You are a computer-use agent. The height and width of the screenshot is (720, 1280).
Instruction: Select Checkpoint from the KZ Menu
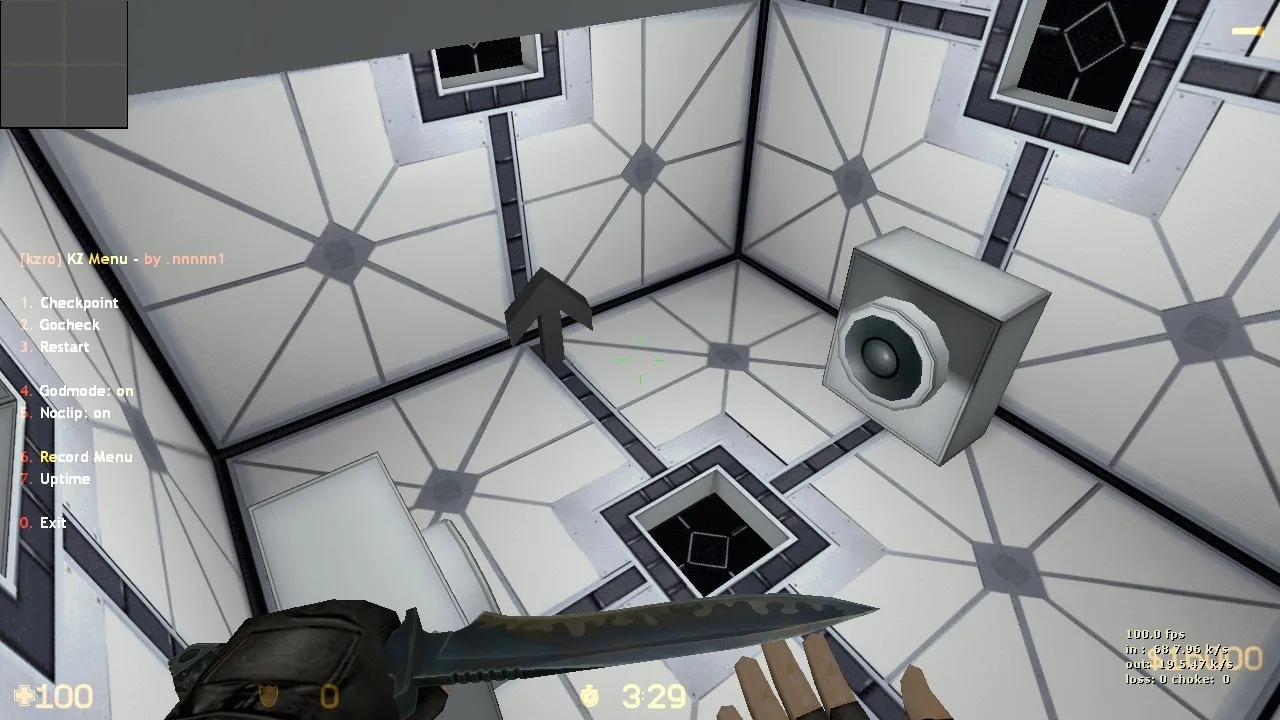point(70,302)
